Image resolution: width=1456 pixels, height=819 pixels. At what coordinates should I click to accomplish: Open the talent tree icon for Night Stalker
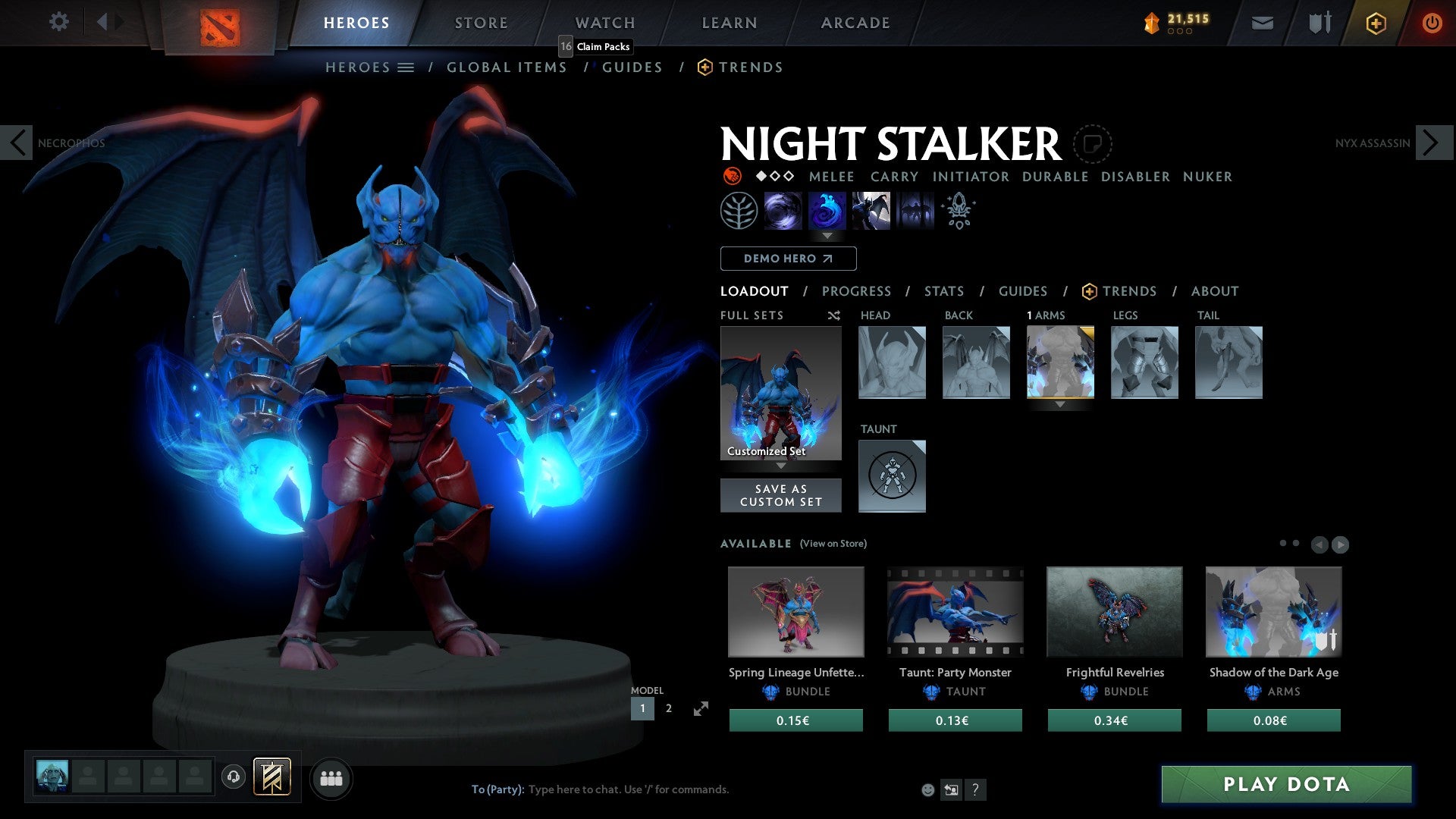point(738,210)
